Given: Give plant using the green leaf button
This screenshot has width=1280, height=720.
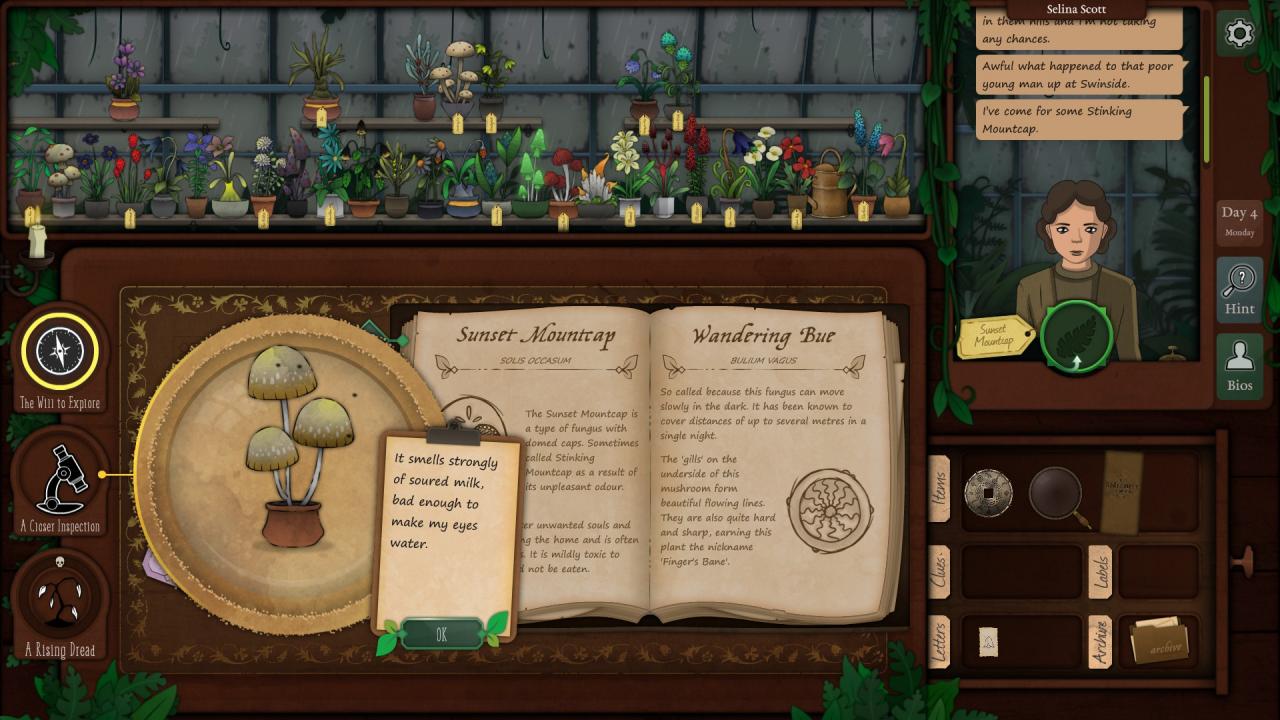Looking at the screenshot, I should tap(1076, 338).
